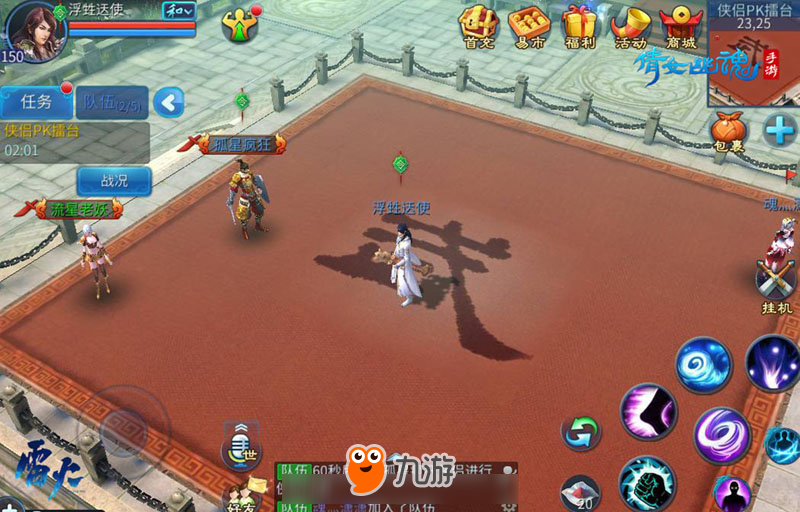Expand the blue plus button
This screenshot has height=512, width=800.
point(780,130)
